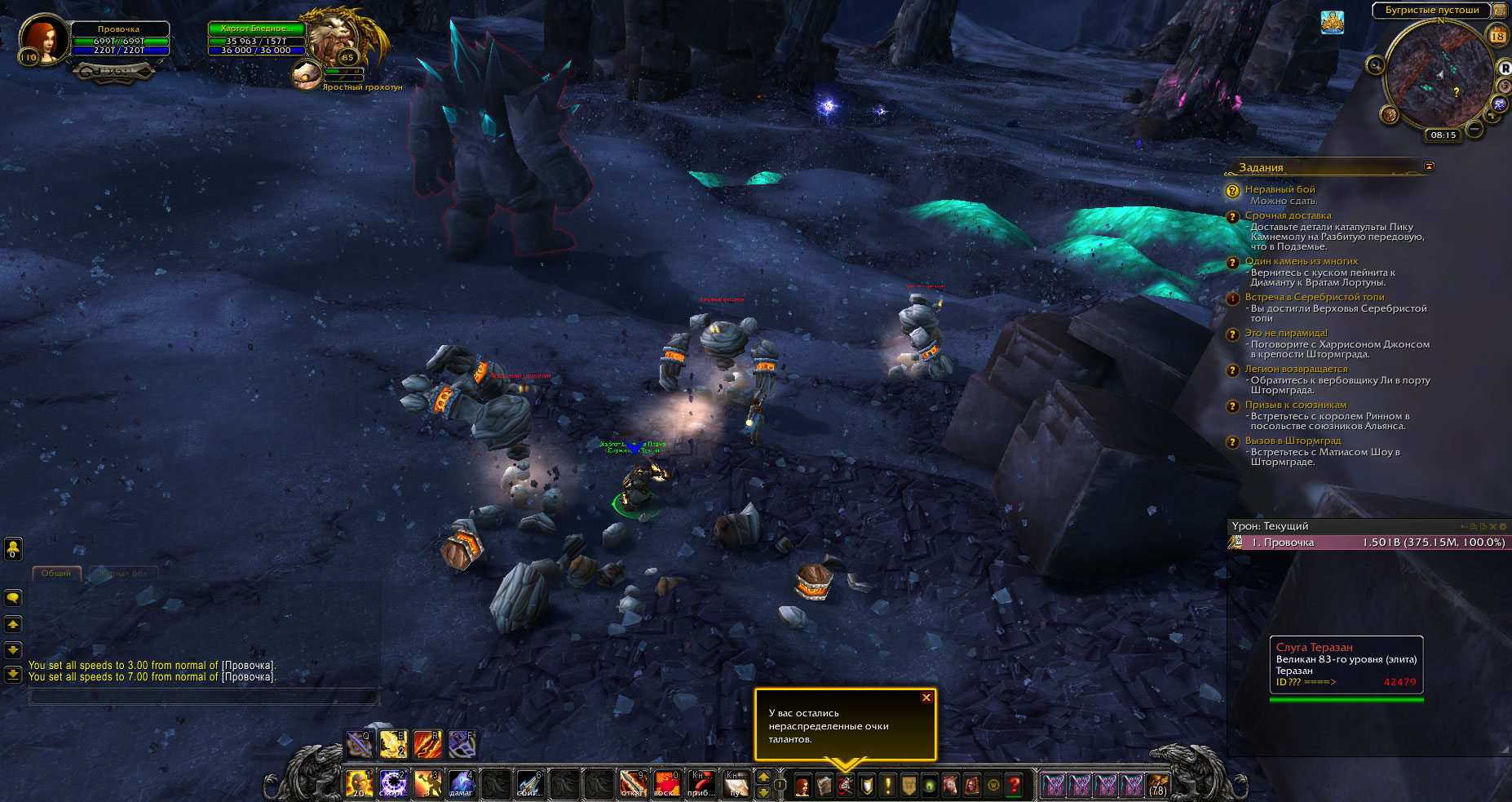Image resolution: width=1512 pixels, height=802 pixels.
Task: Open the red question mark help button
Action: 1014,786
